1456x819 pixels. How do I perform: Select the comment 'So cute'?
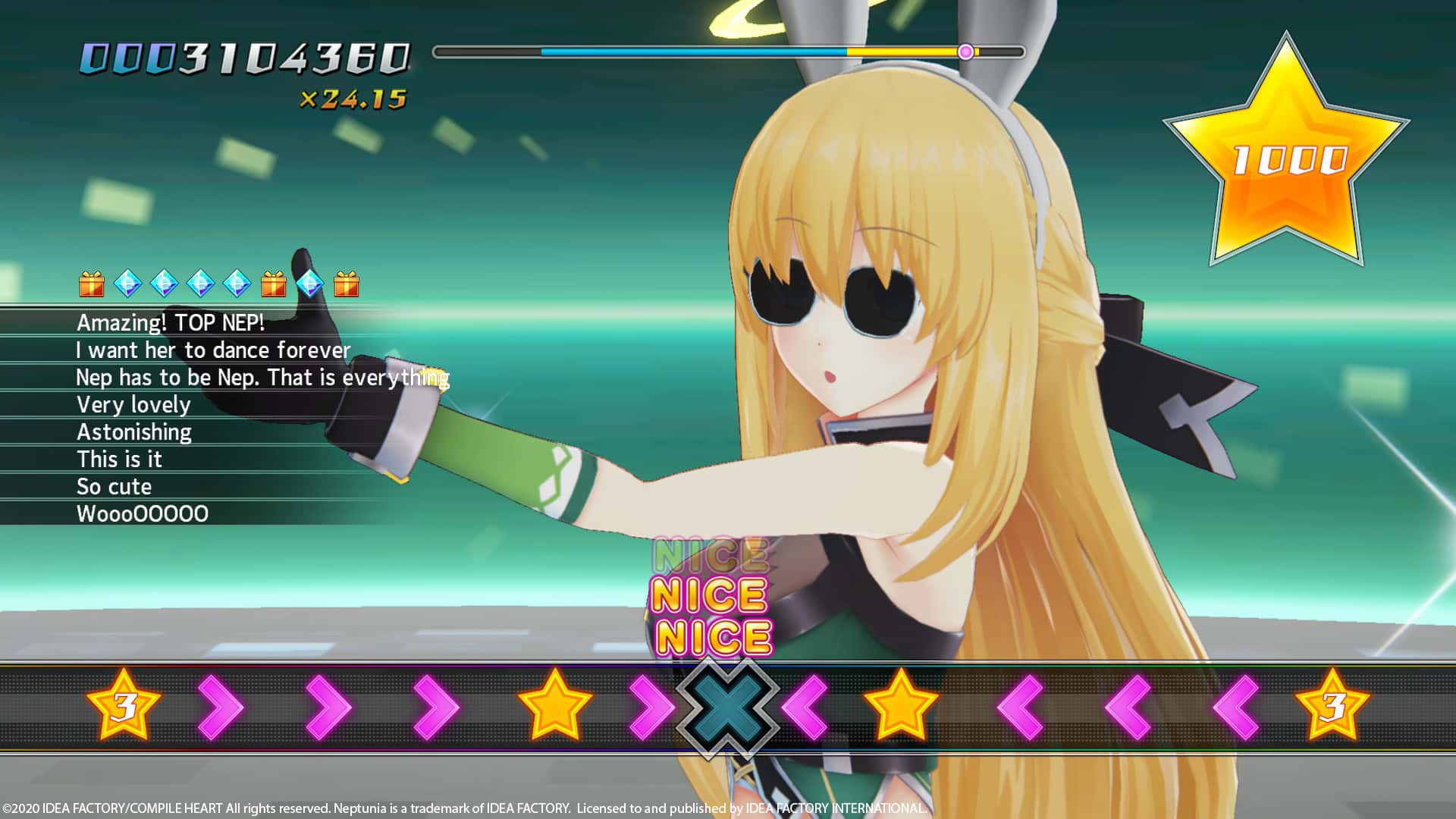[114, 486]
